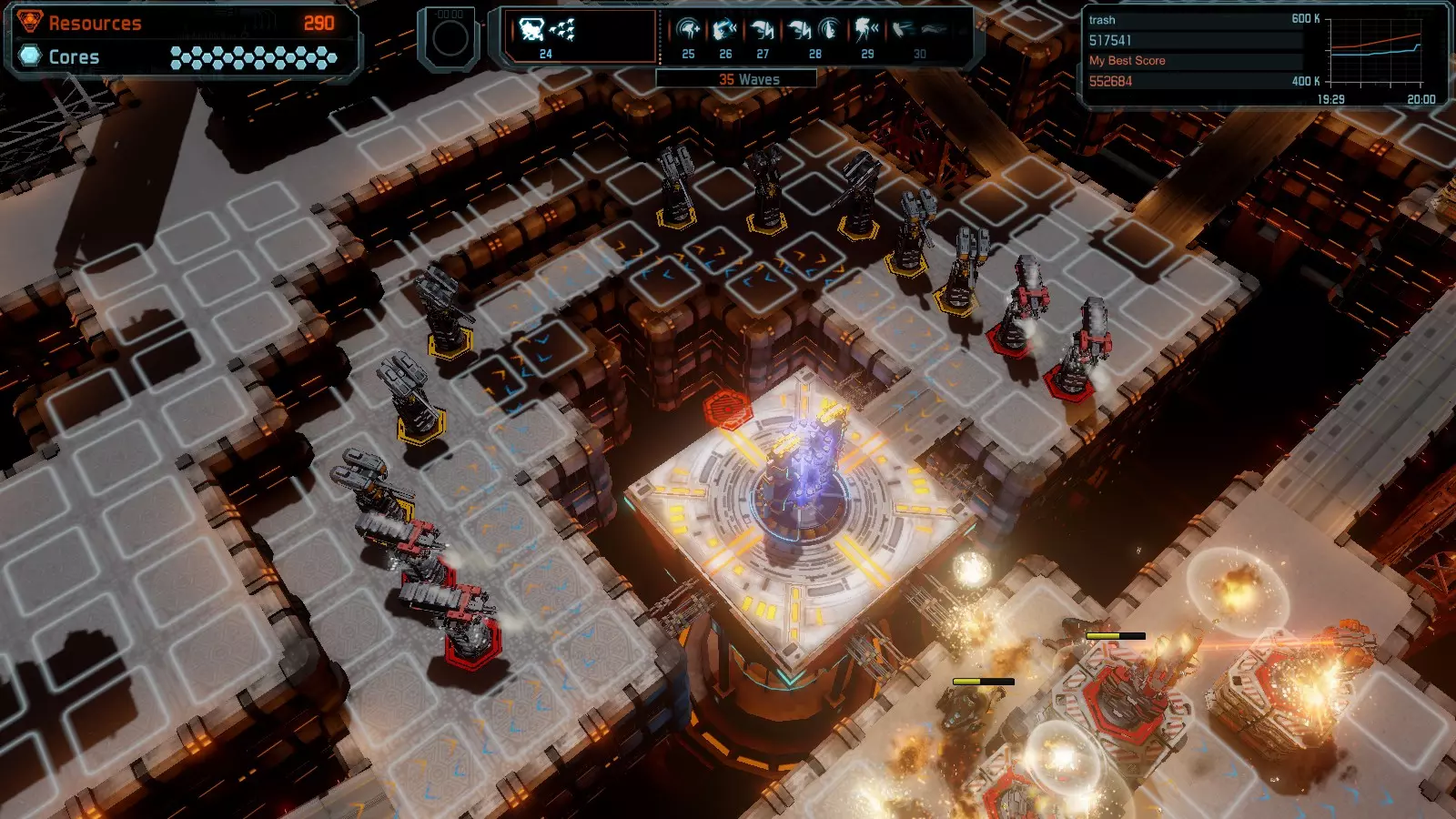View the wave 29 enemy icon
The height and width of the screenshot is (819, 1456).
pyautogui.click(x=867, y=32)
